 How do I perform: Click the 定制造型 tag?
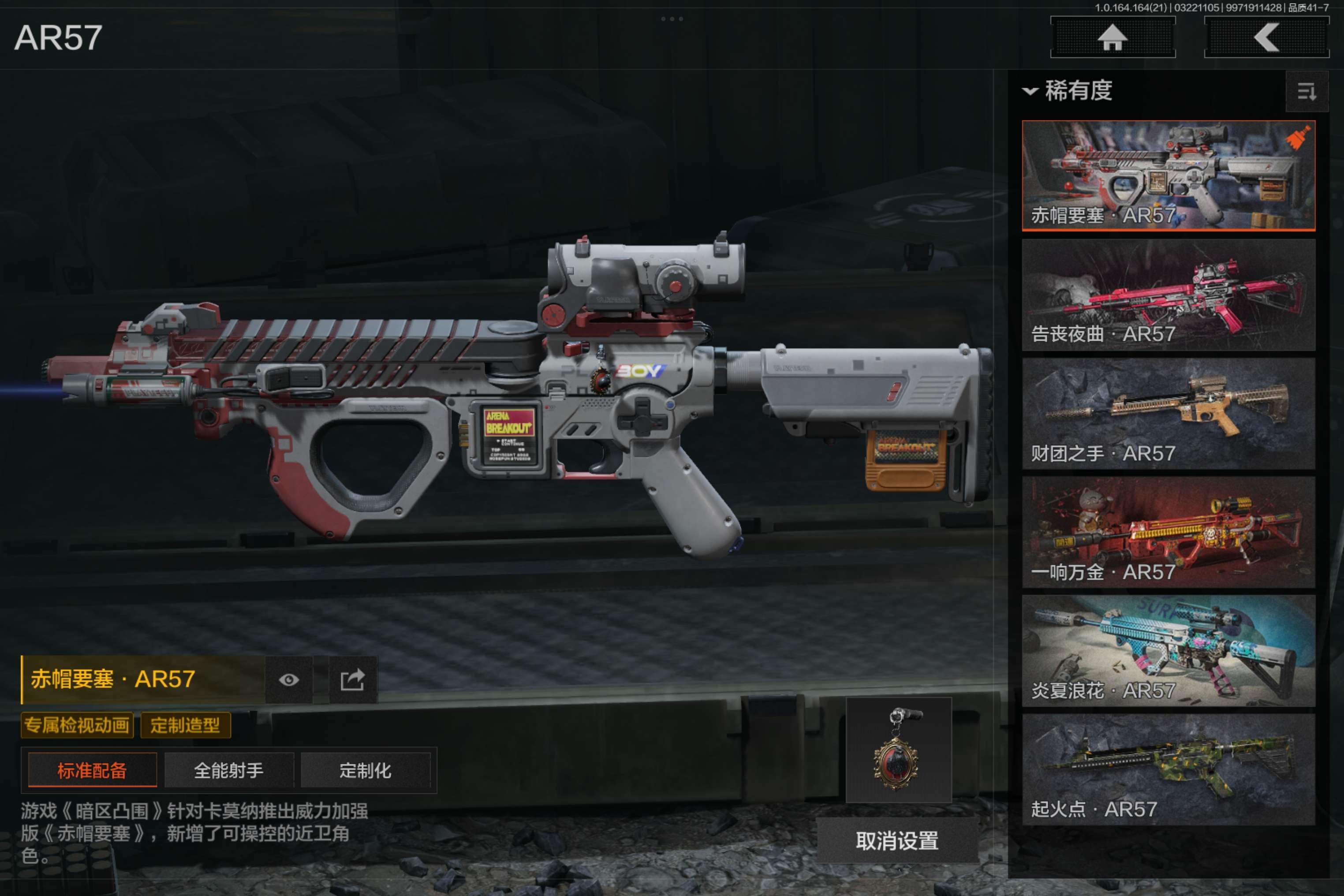pos(185,725)
